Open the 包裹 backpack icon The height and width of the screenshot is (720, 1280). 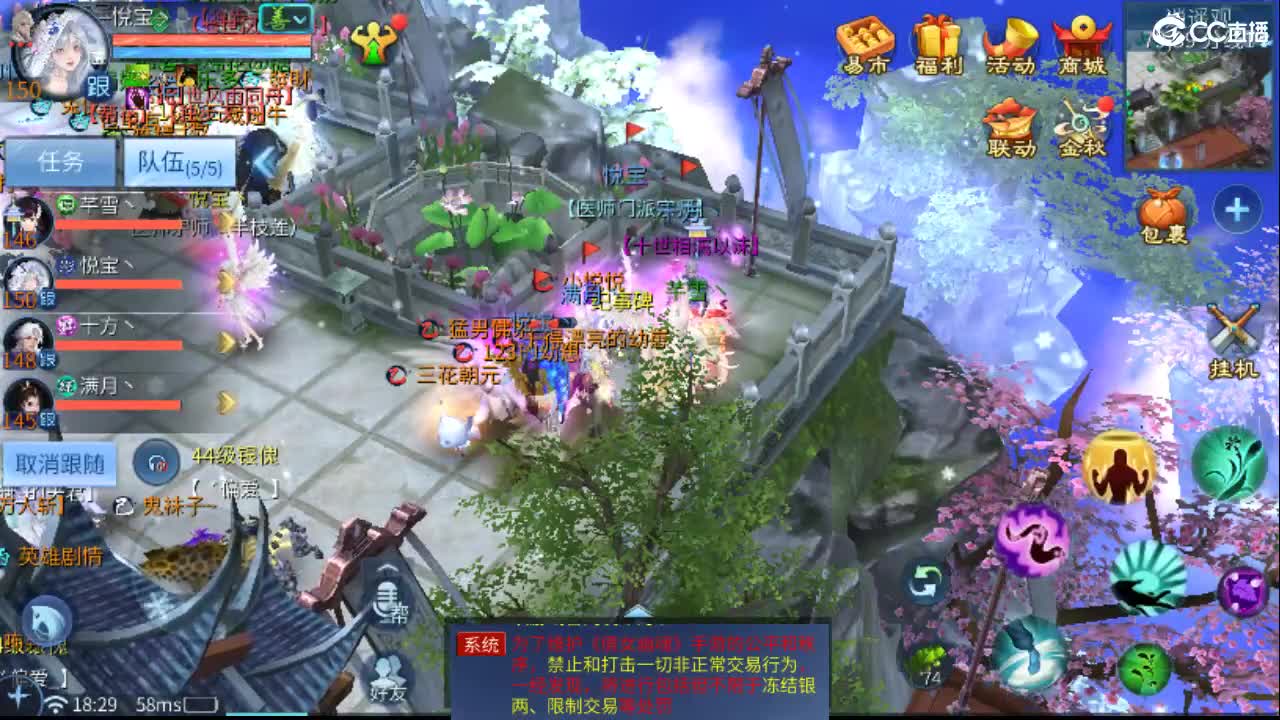tap(1163, 210)
